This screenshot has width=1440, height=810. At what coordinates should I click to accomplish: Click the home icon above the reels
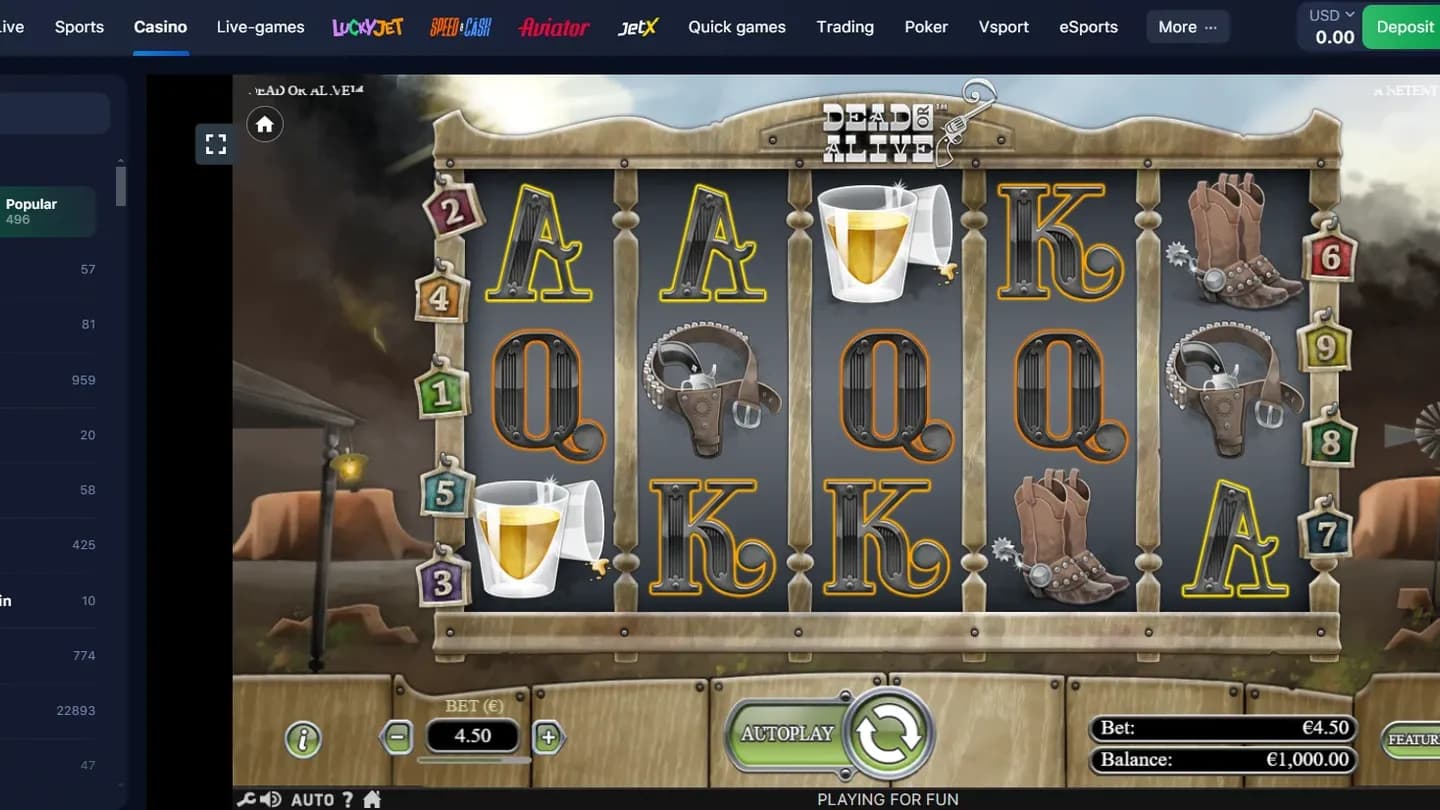tap(264, 123)
